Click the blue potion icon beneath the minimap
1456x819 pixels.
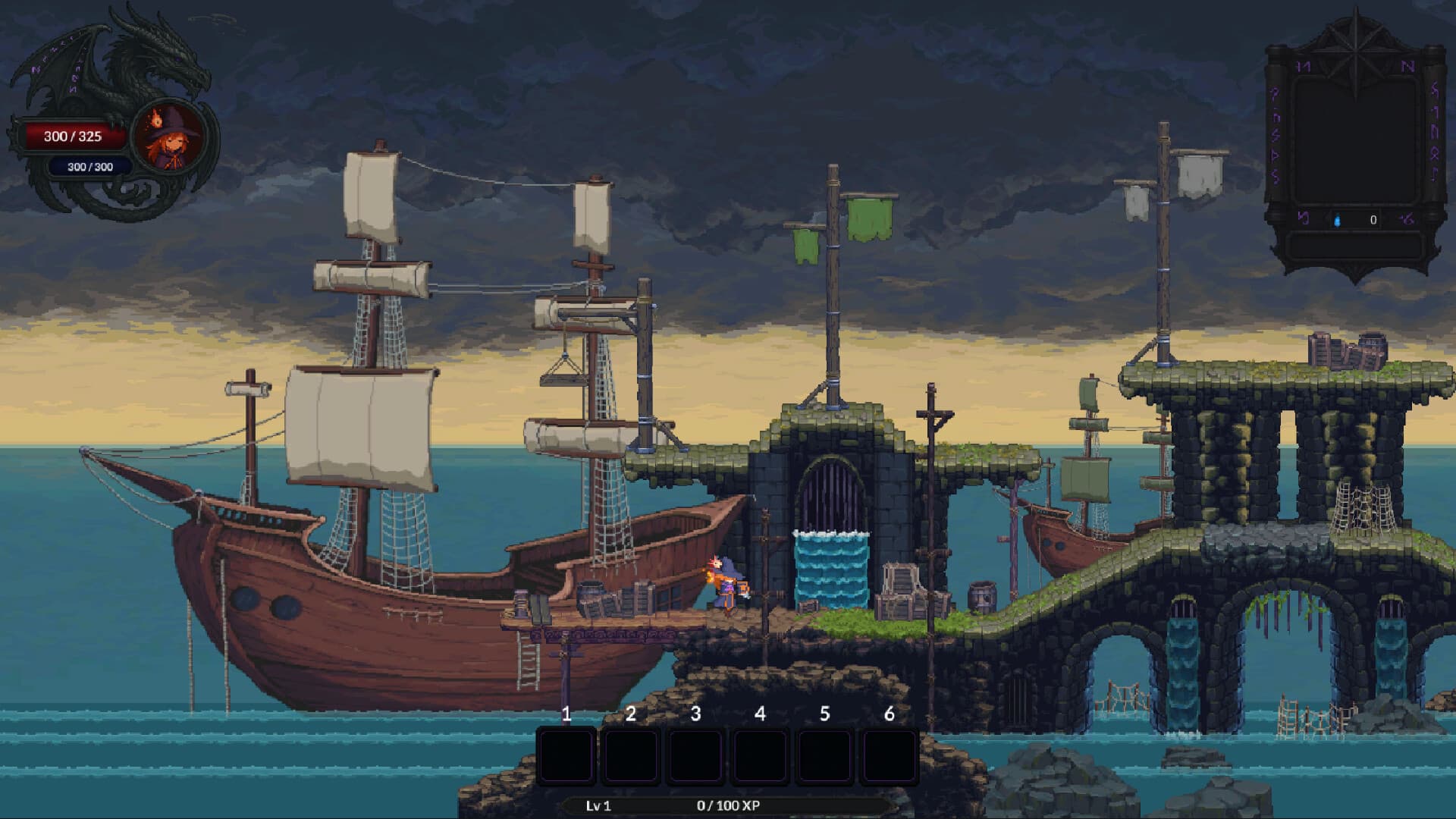coord(1338,221)
